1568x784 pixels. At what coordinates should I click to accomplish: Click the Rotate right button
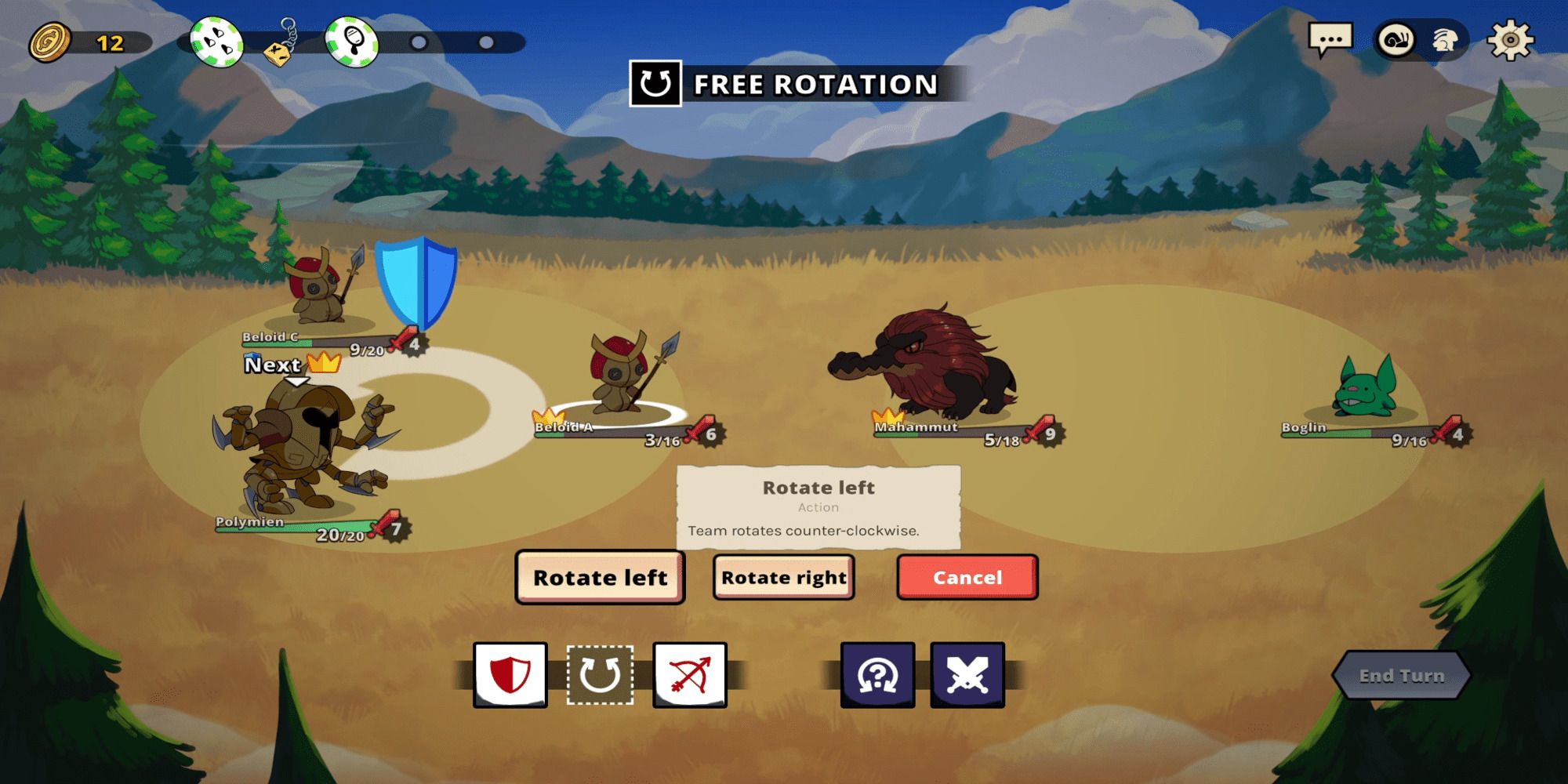click(782, 578)
